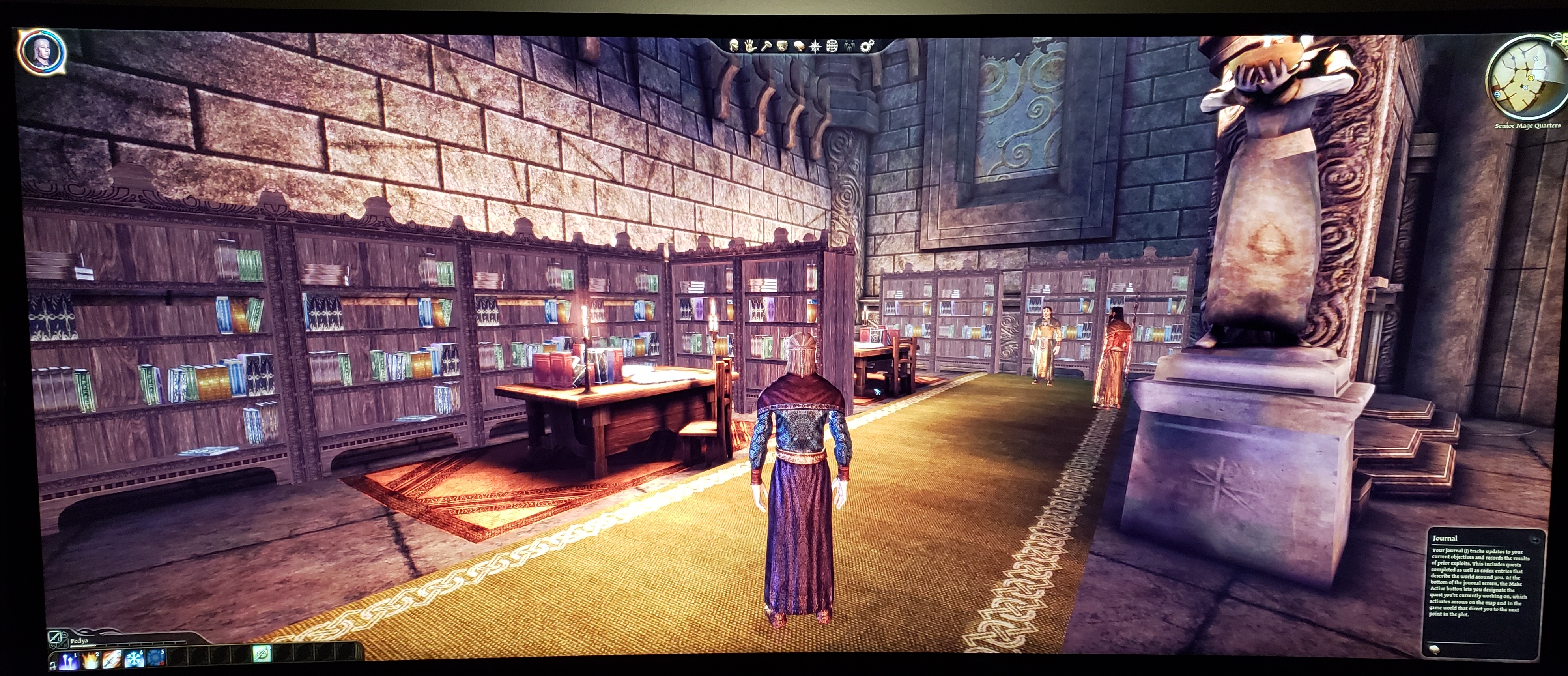This screenshot has width=1568, height=676.
Task: Open the inventory backpack icon
Action: click(783, 45)
